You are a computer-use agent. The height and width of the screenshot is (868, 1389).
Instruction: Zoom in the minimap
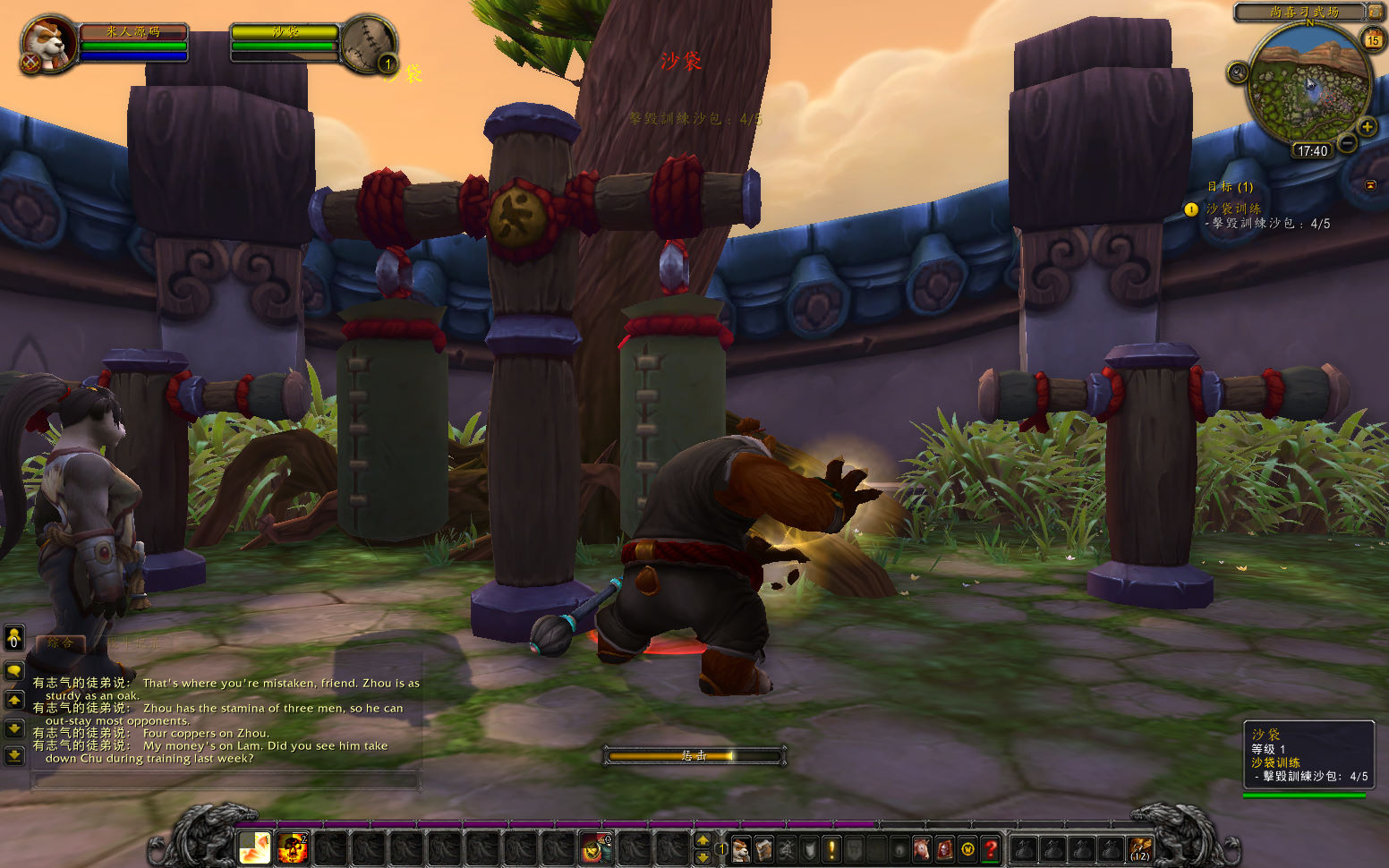pyautogui.click(x=1367, y=126)
